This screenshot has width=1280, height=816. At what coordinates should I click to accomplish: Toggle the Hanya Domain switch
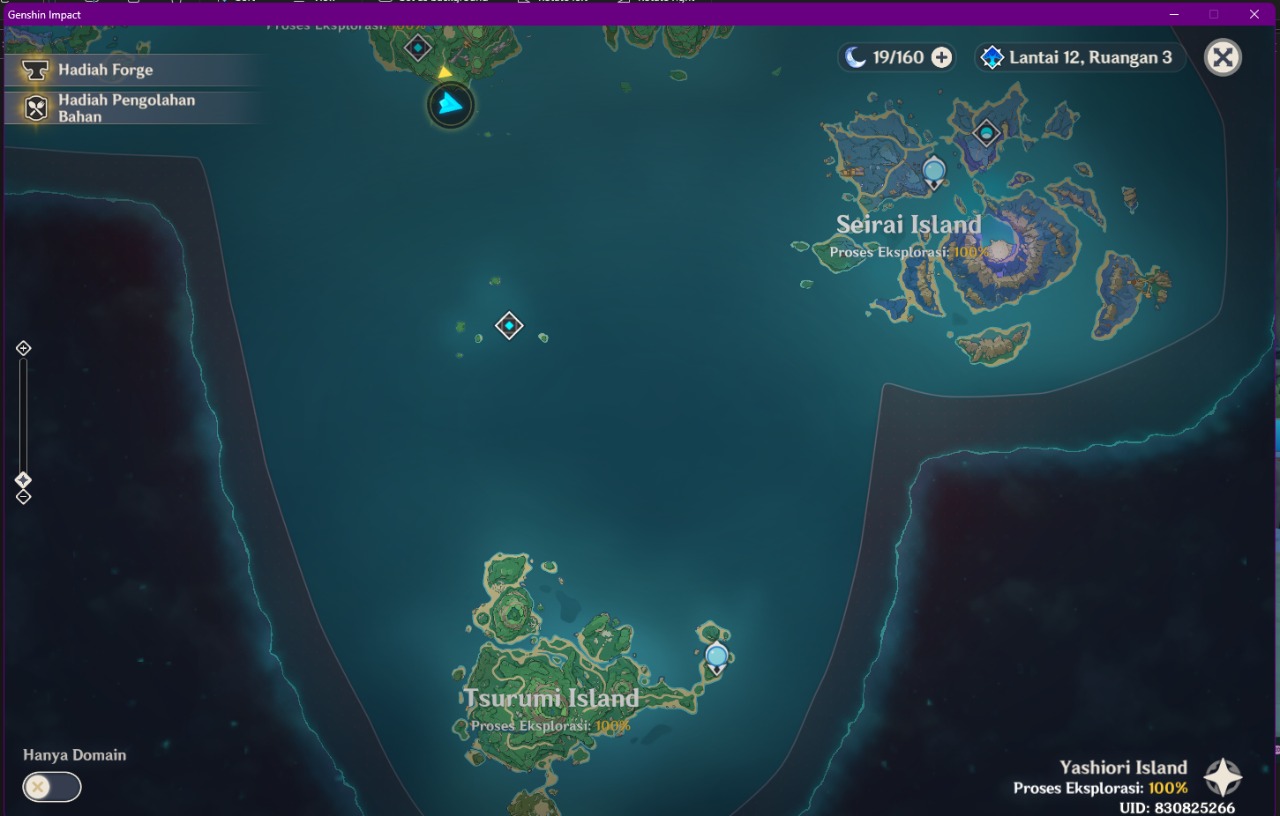point(51,787)
